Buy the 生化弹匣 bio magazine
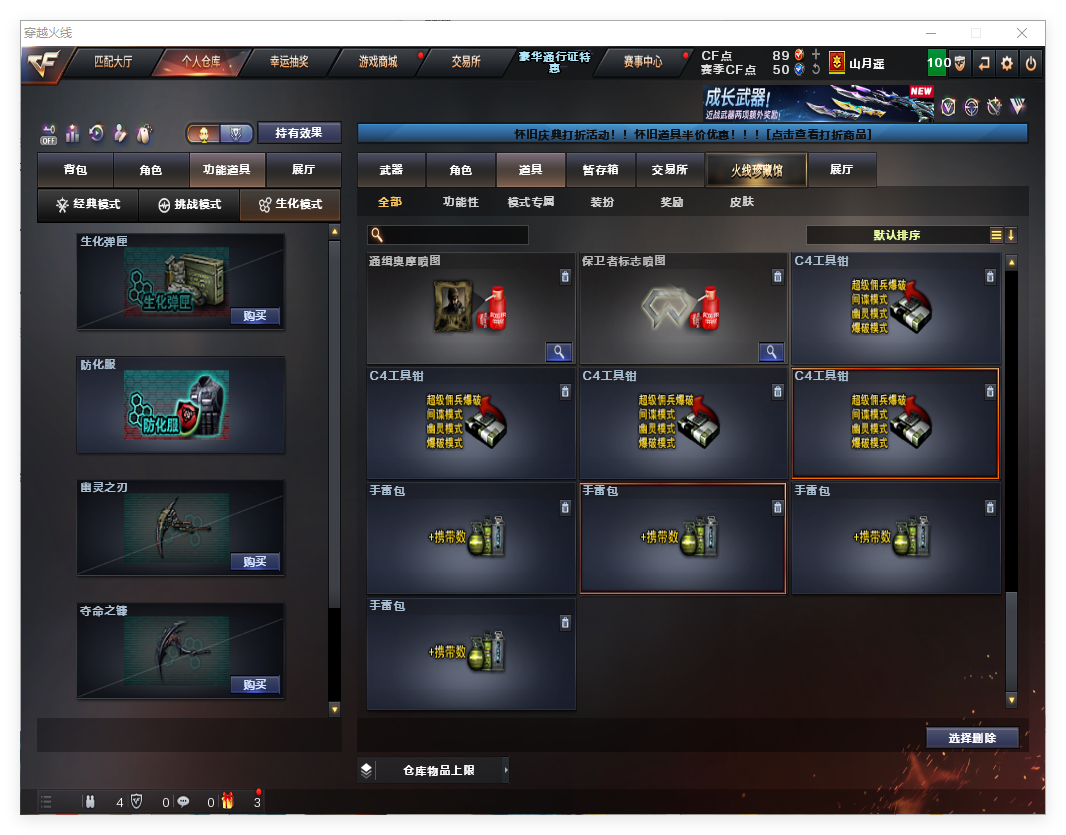Viewport: 1066px width, 835px height. [x=254, y=316]
